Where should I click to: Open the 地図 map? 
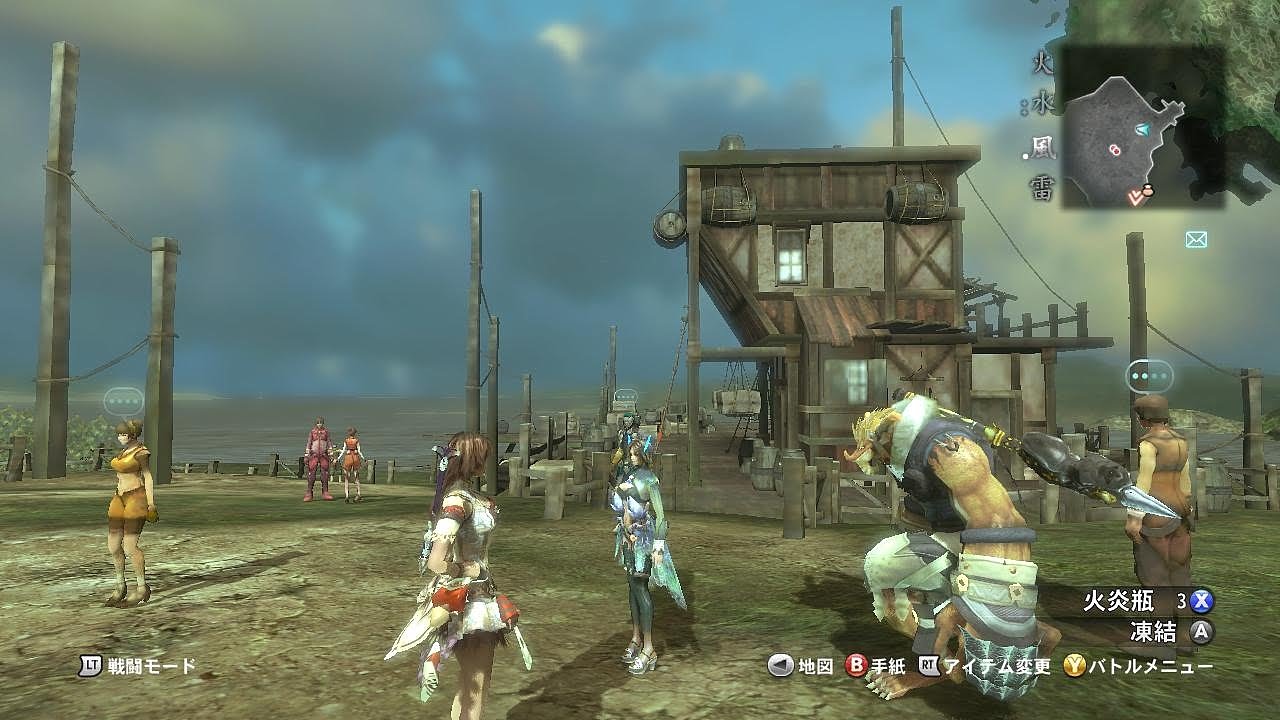(x=801, y=666)
